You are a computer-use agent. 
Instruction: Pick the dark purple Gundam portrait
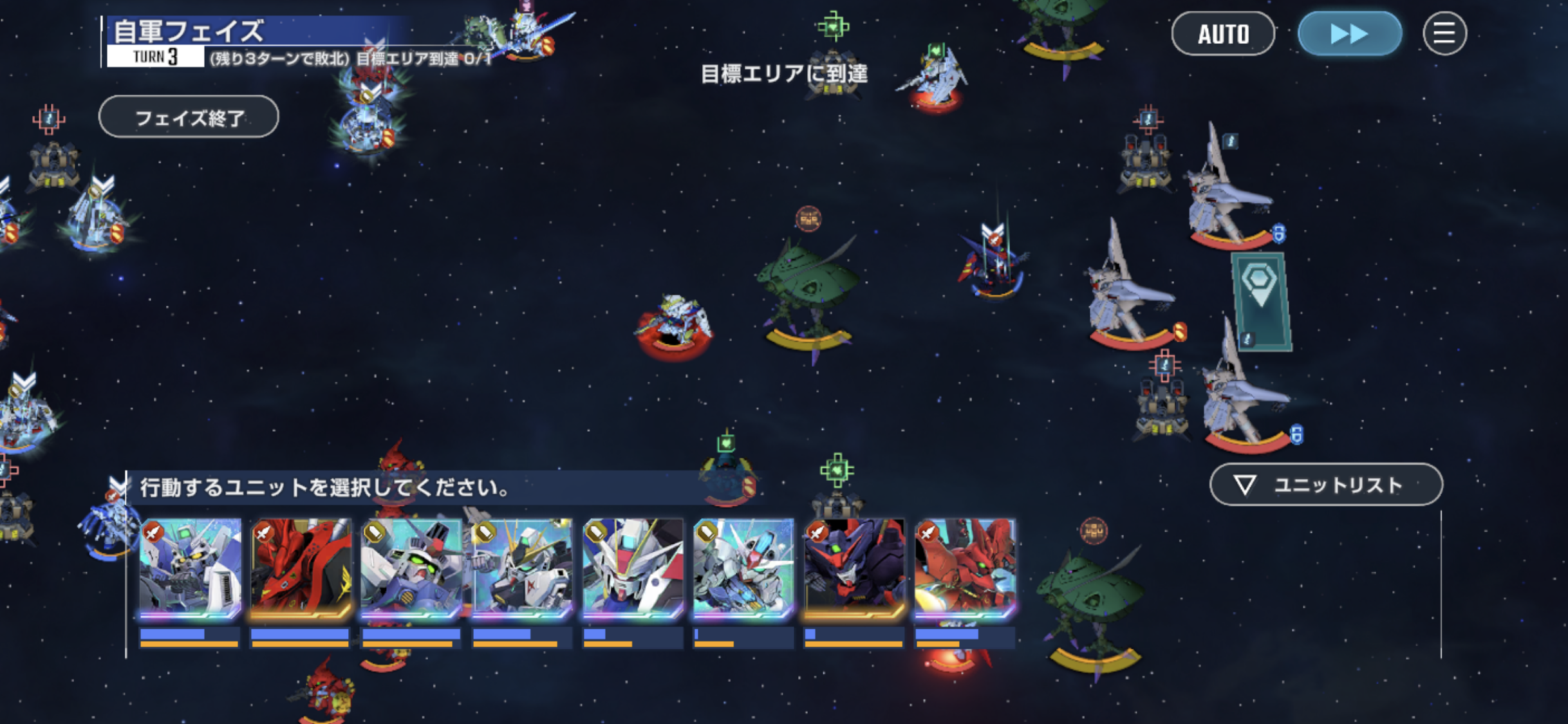point(854,568)
